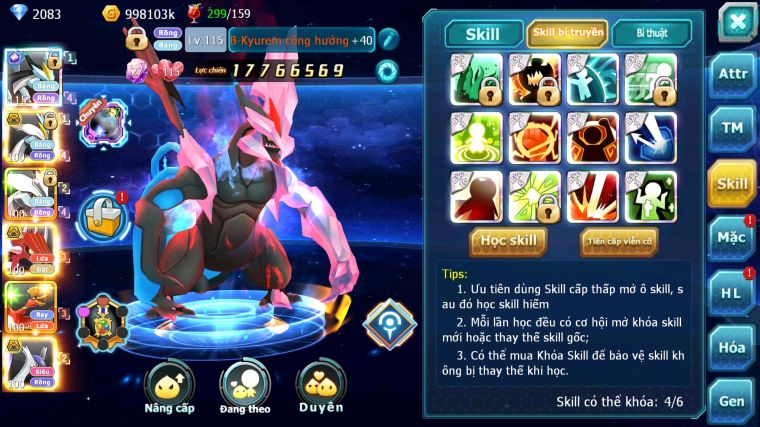Open the Đang theo follower button

click(x=245, y=387)
